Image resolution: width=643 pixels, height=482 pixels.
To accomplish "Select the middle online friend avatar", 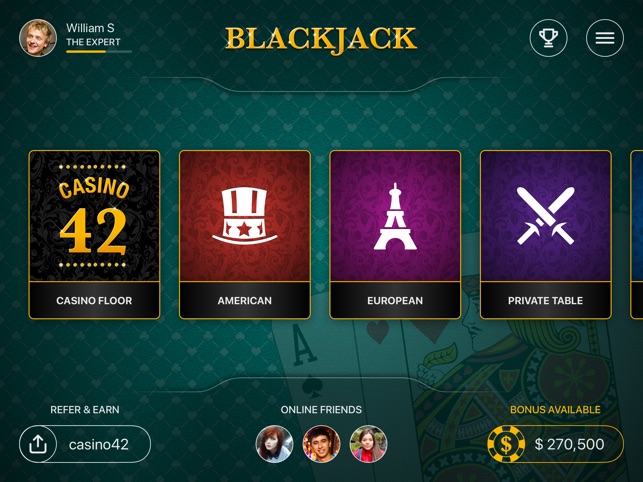I will (x=321, y=444).
